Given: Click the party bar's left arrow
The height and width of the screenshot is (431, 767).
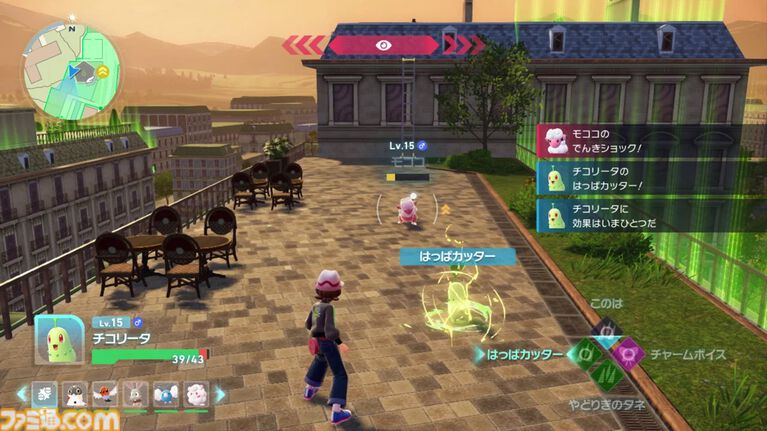Looking at the screenshot, I should tap(22, 394).
